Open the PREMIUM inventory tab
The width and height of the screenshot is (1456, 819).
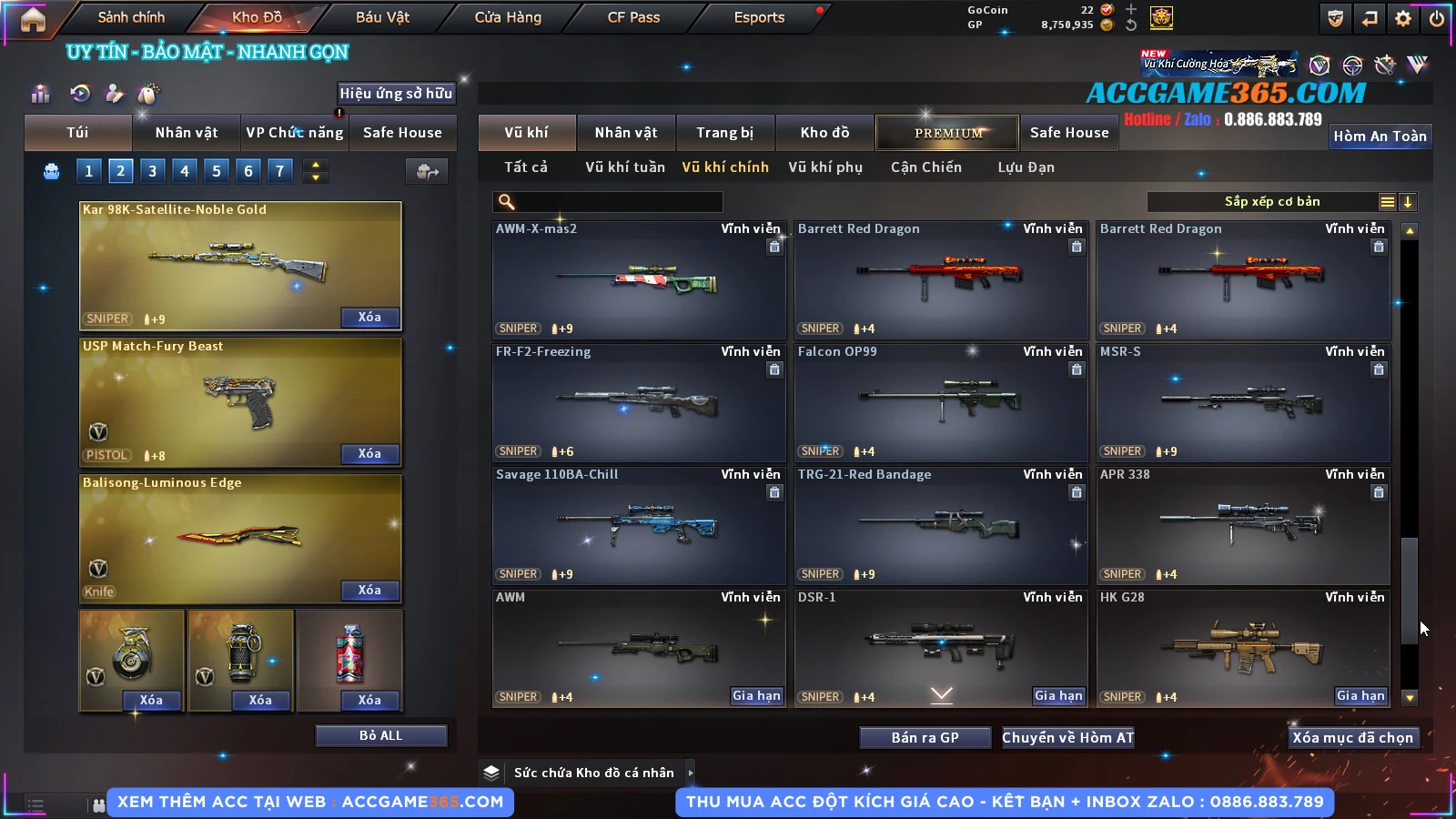[947, 133]
